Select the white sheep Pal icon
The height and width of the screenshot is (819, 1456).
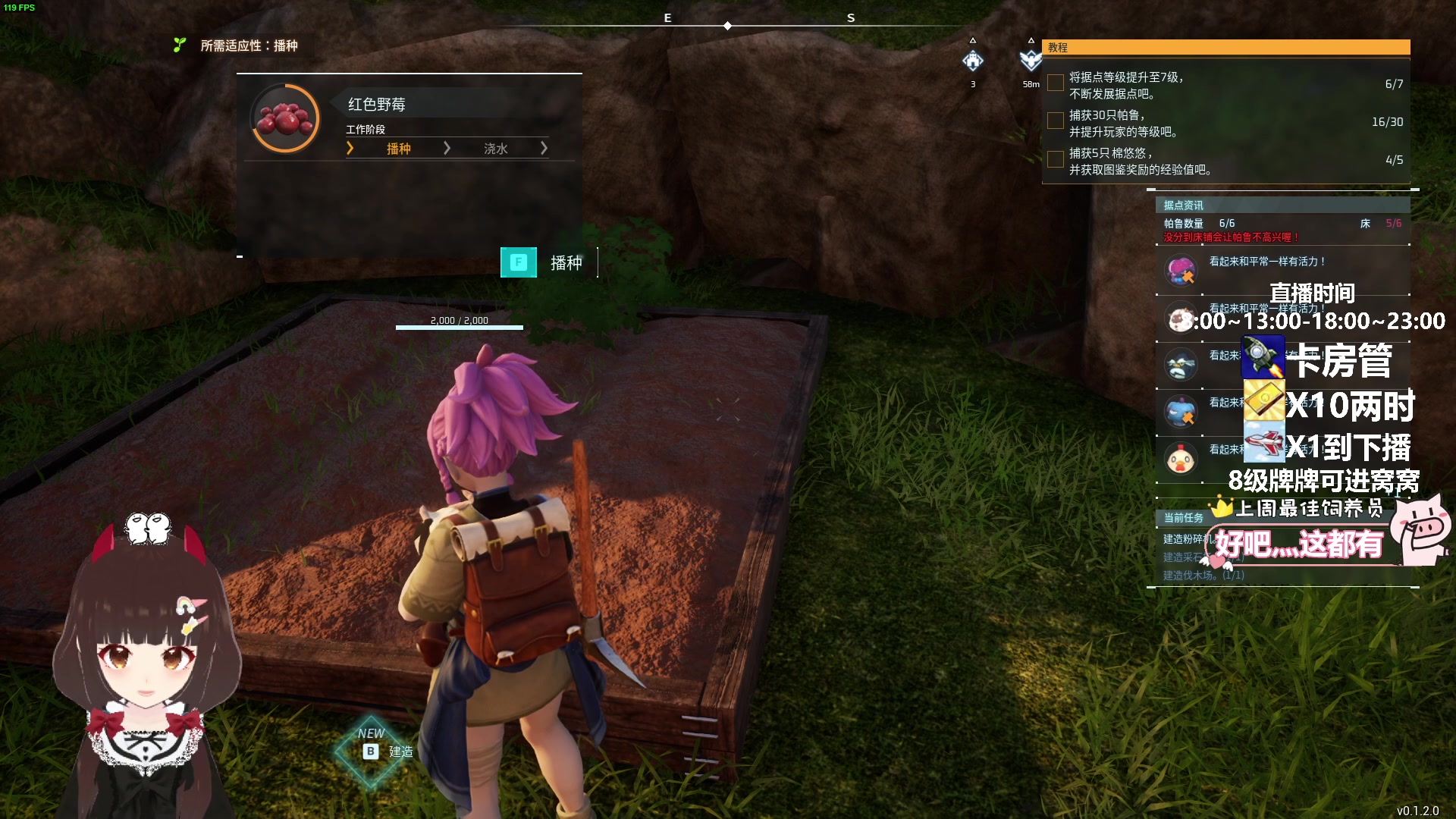(x=1181, y=318)
